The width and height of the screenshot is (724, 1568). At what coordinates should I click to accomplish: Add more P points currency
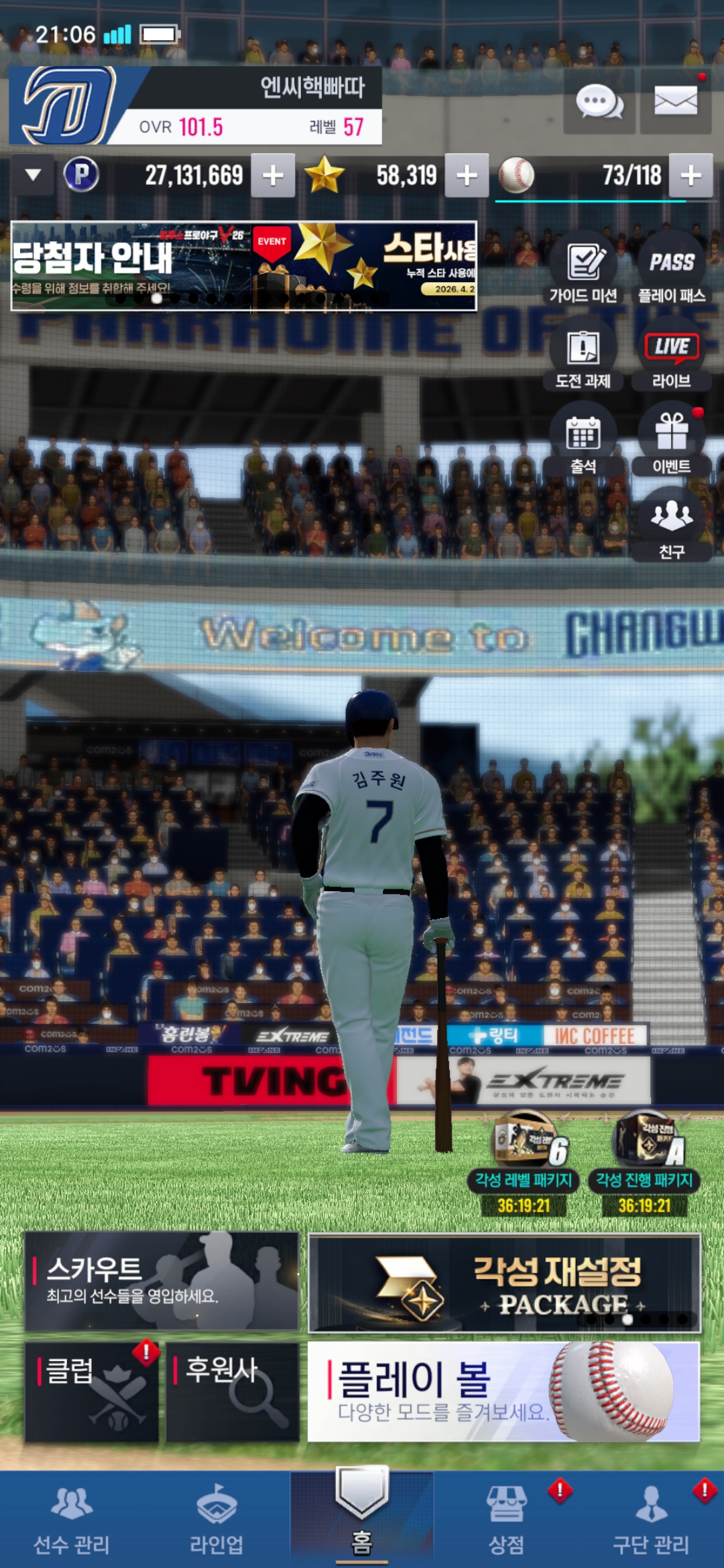point(273,176)
